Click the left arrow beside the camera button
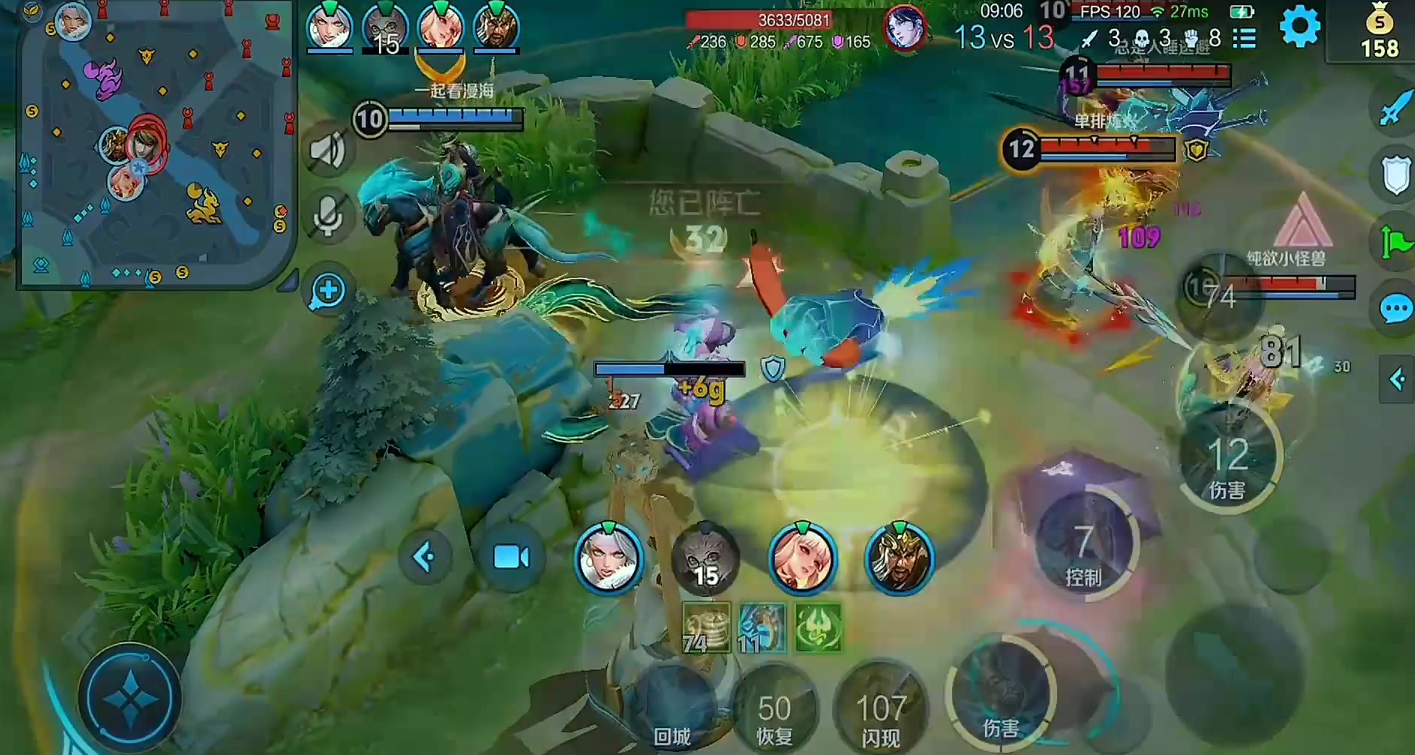The height and width of the screenshot is (755, 1415). tap(424, 557)
